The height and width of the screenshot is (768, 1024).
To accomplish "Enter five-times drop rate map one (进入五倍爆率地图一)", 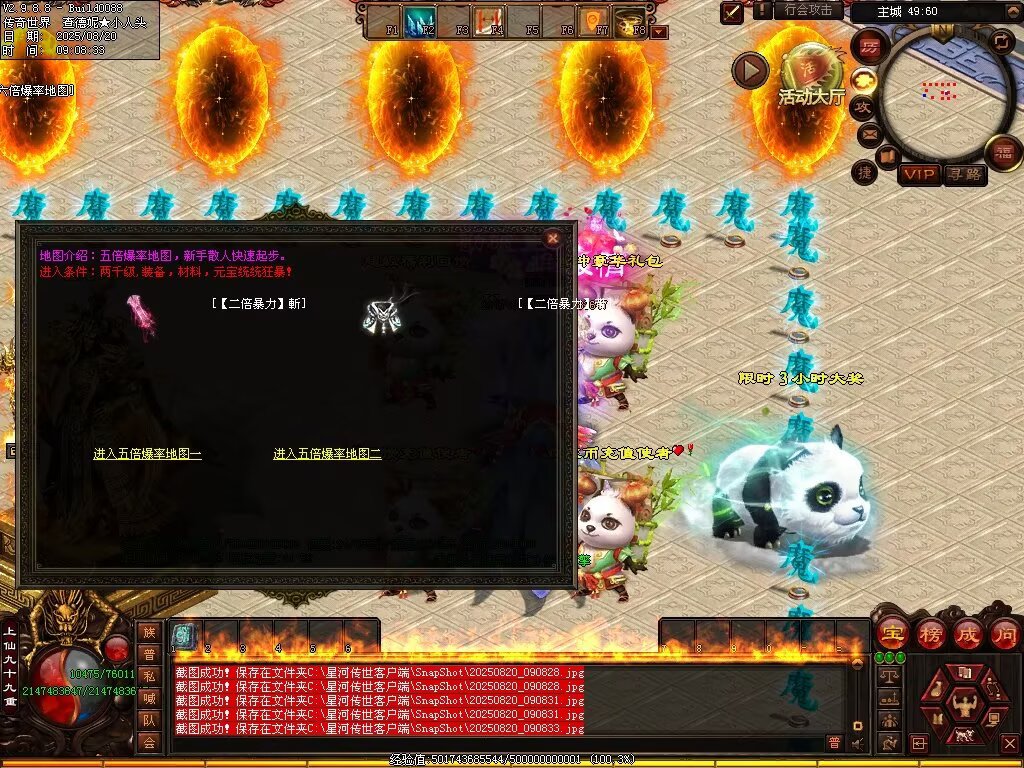I will [147, 454].
